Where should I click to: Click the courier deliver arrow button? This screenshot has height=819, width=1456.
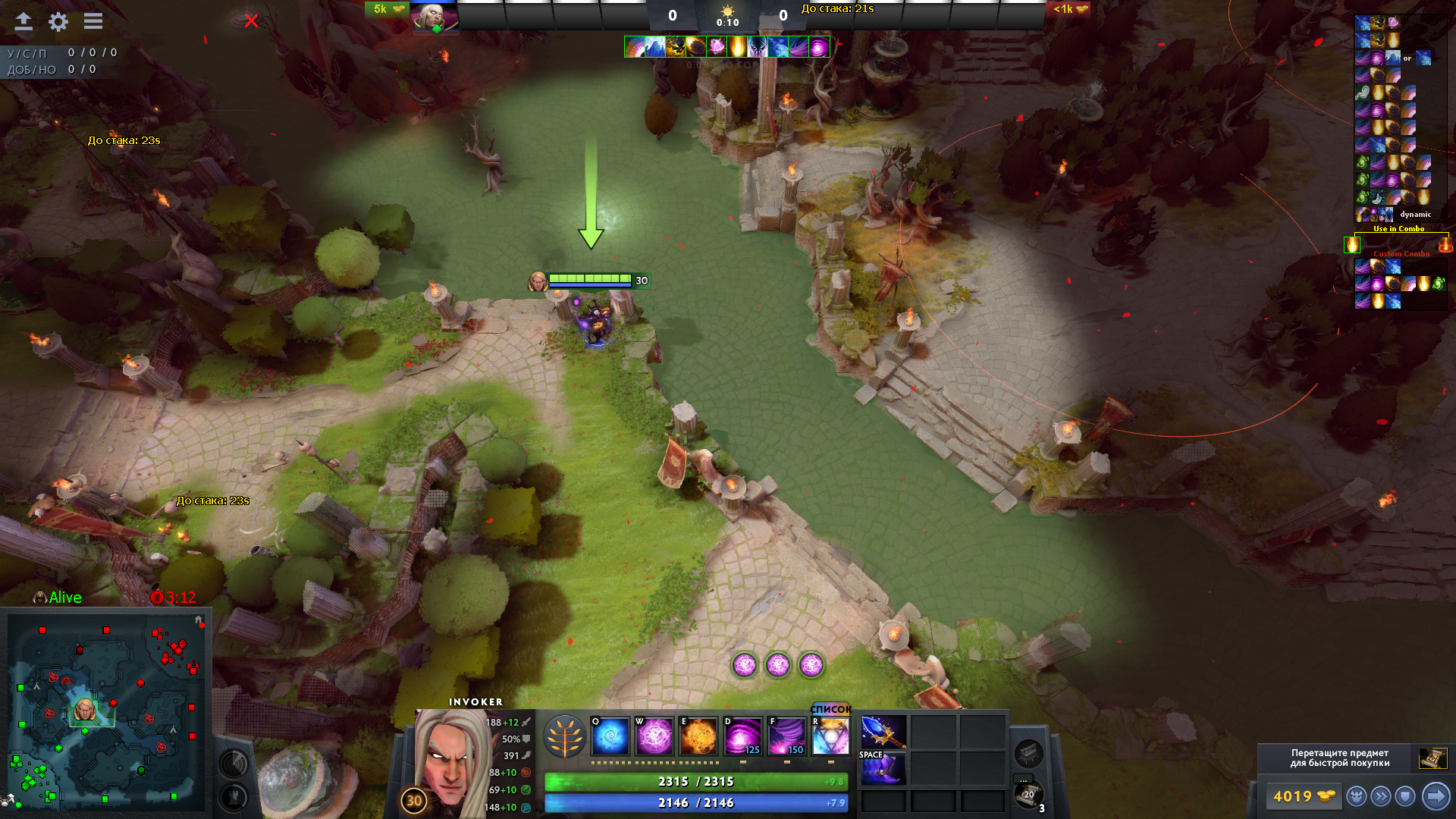tap(1436, 796)
